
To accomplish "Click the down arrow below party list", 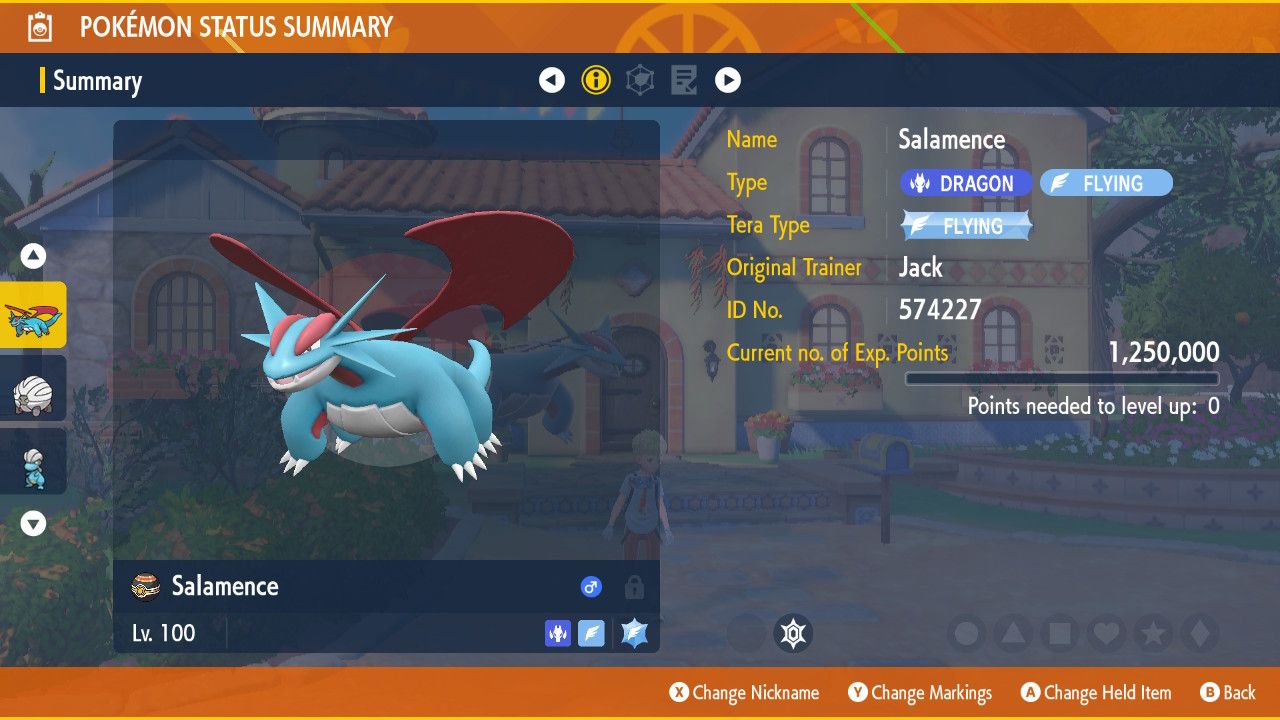I will pyautogui.click(x=34, y=524).
